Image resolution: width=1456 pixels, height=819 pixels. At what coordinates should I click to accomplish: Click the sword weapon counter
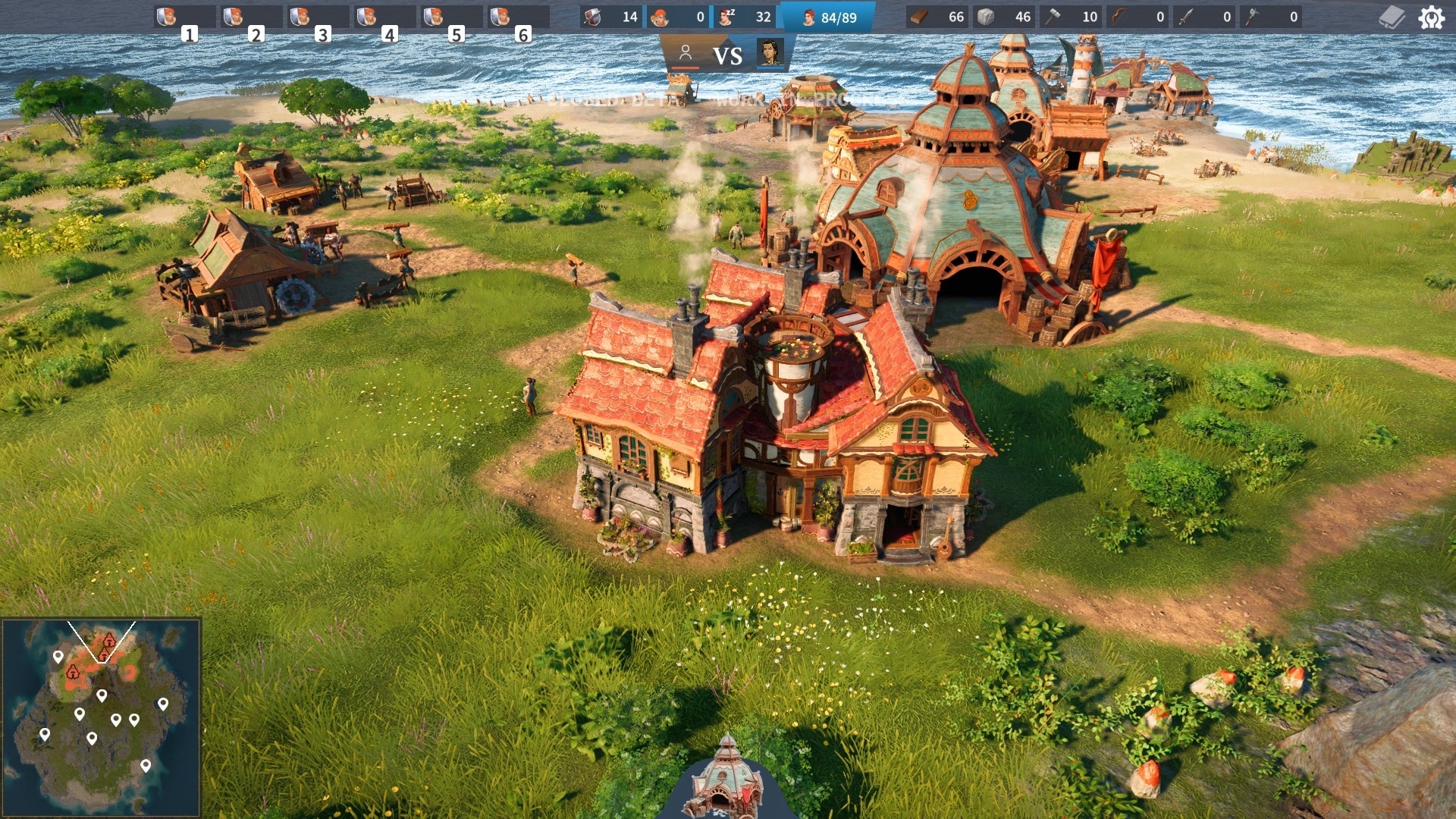[x=1204, y=17]
